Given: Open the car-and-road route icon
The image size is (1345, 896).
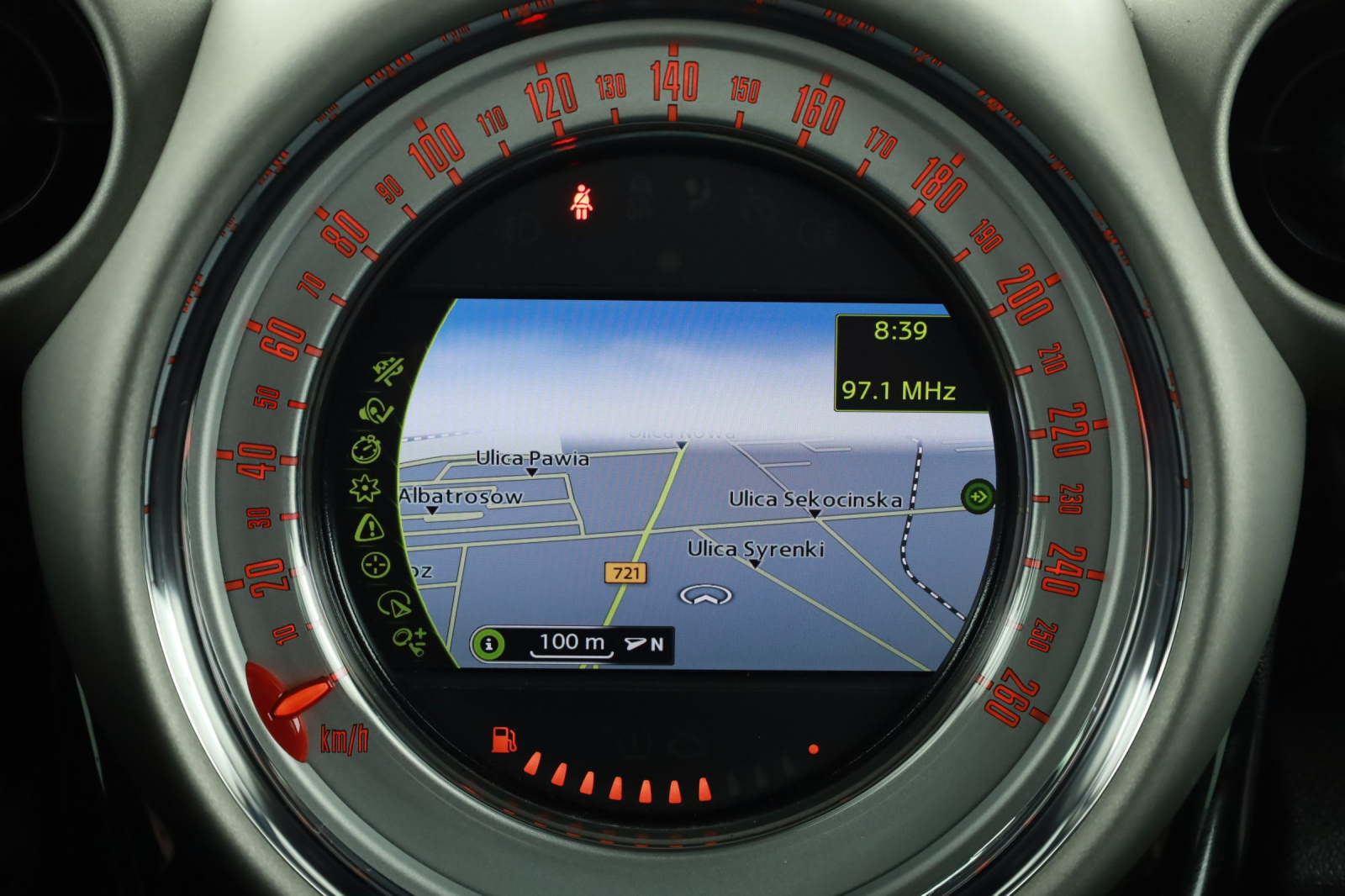Looking at the screenshot, I should [x=388, y=371].
